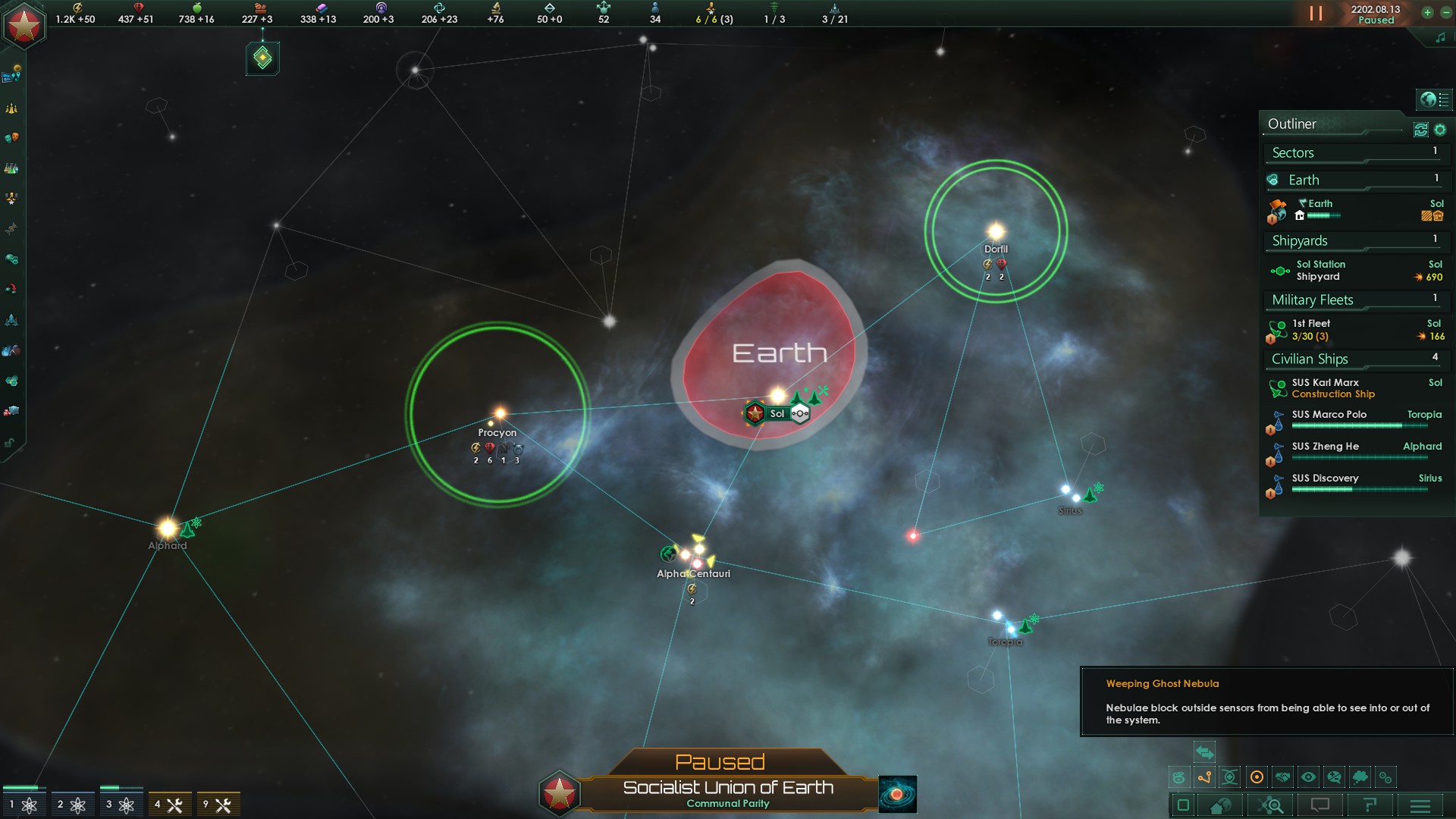Toggle the diplomatic handshake map mode

click(x=1282, y=777)
